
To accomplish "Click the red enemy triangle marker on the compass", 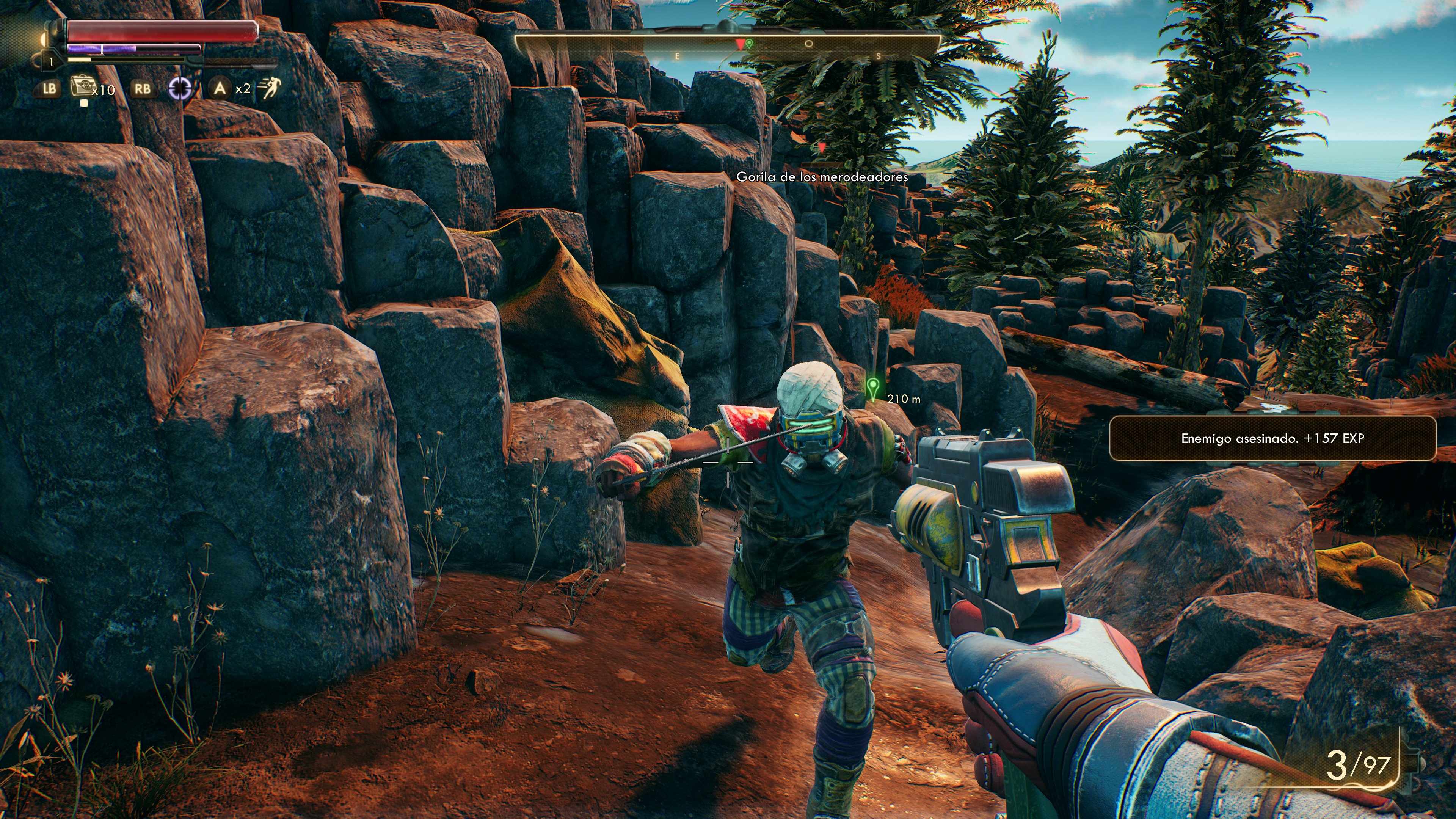I will [741, 45].
